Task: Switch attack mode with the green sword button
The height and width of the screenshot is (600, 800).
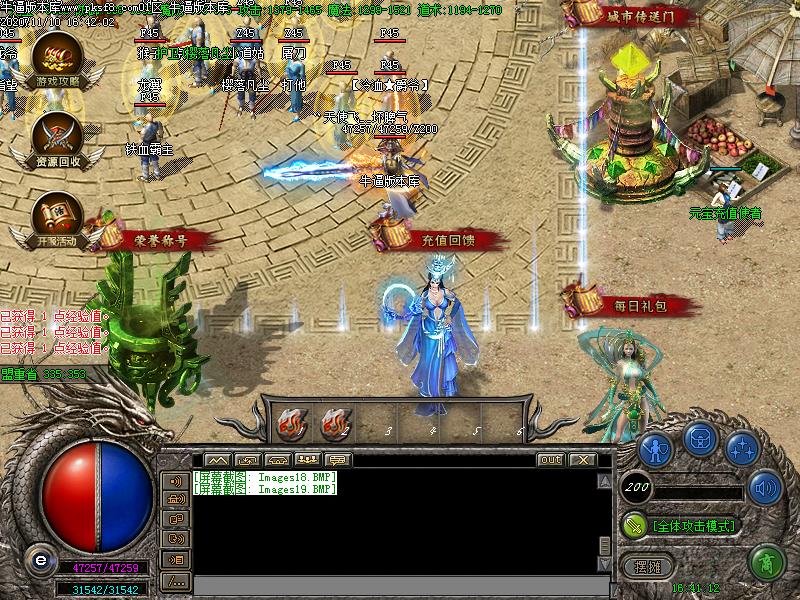Action: click(634, 524)
